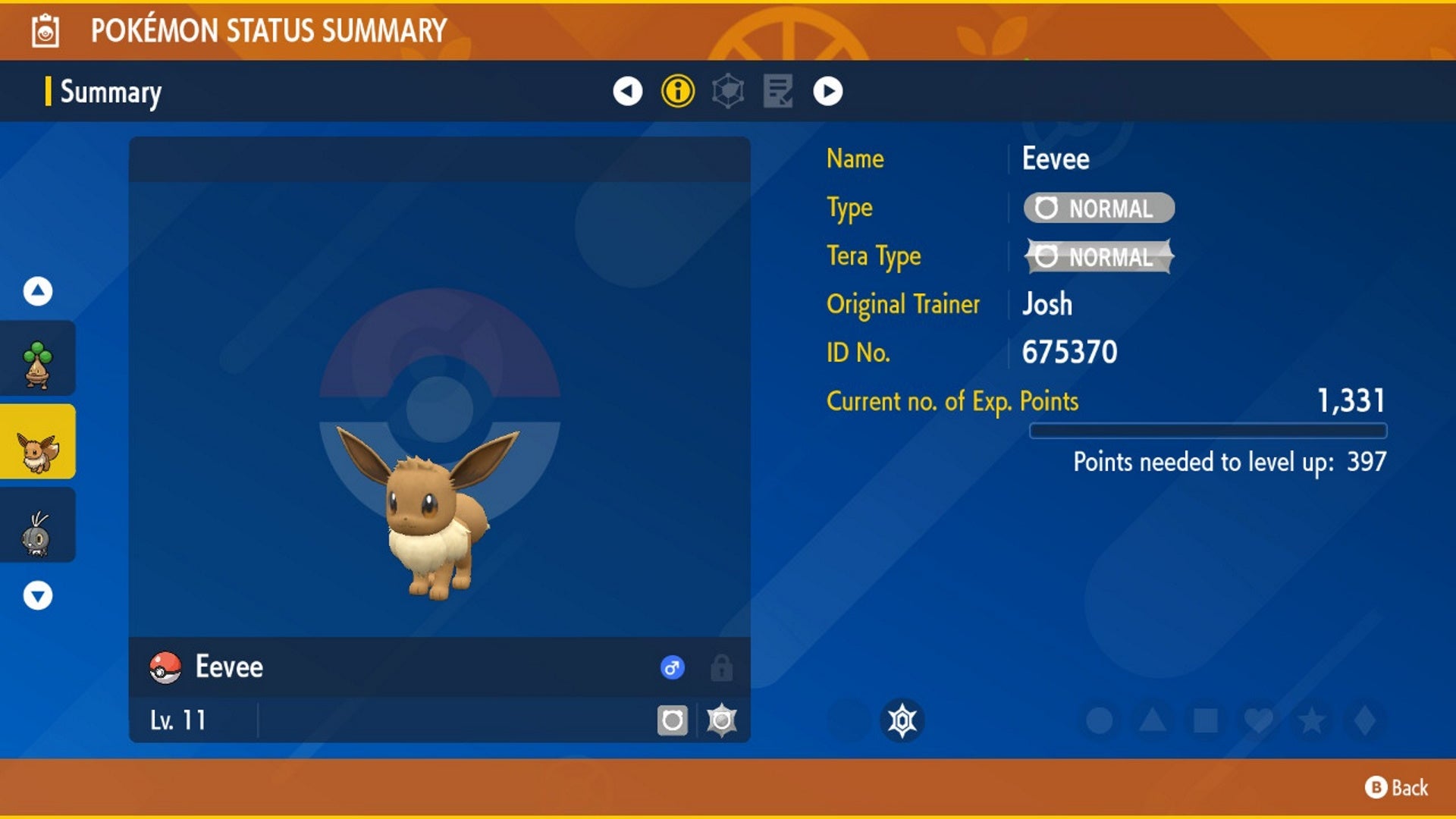
Task: Click the left arrow to previous summary page
Action: pyautogui.click(x=626, y=93)
